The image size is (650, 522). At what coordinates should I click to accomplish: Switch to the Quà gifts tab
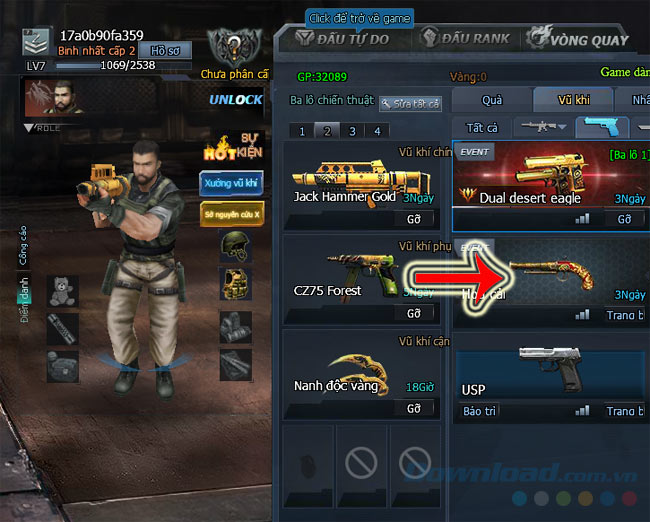[491, 100]
